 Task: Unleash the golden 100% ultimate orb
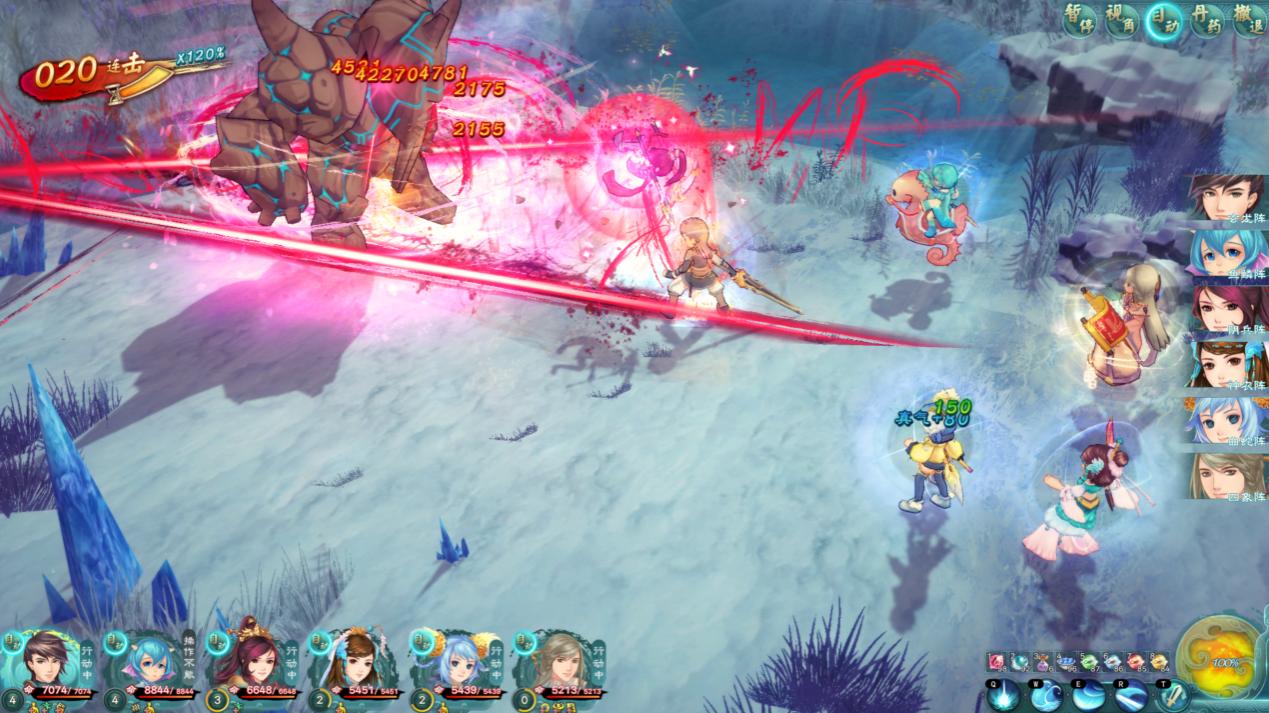[1222, 661]
